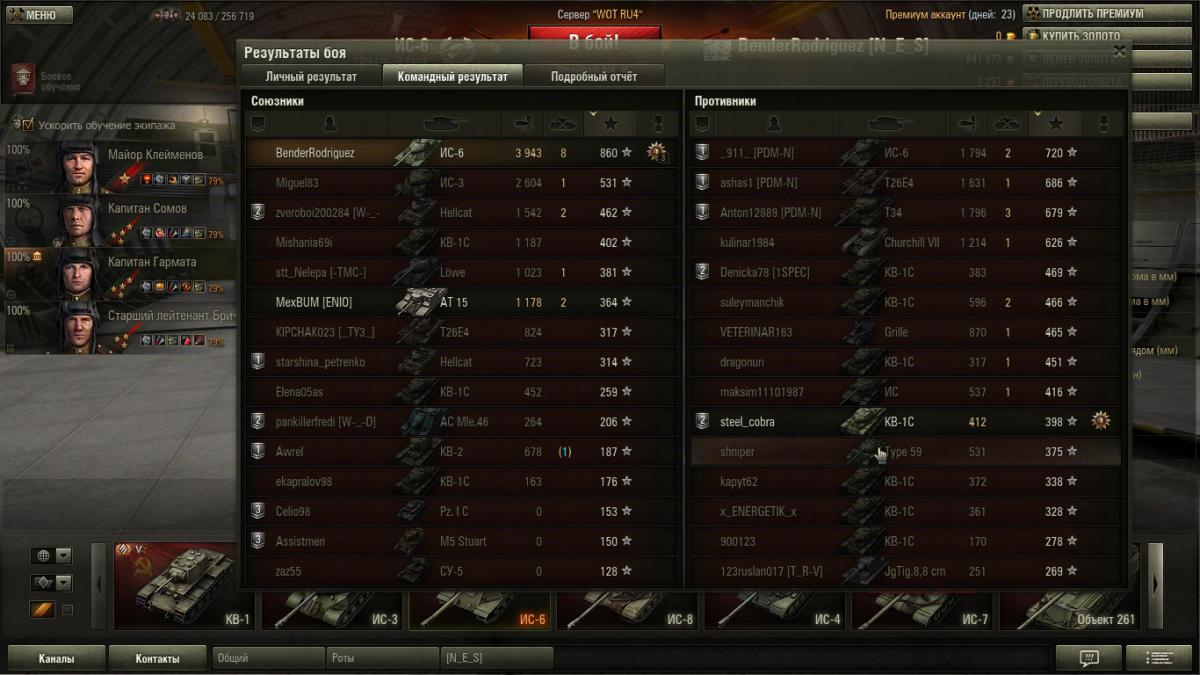Select crew member Майор Клейменов
The height and width of the screenshot is (675, 1200).
120,165
